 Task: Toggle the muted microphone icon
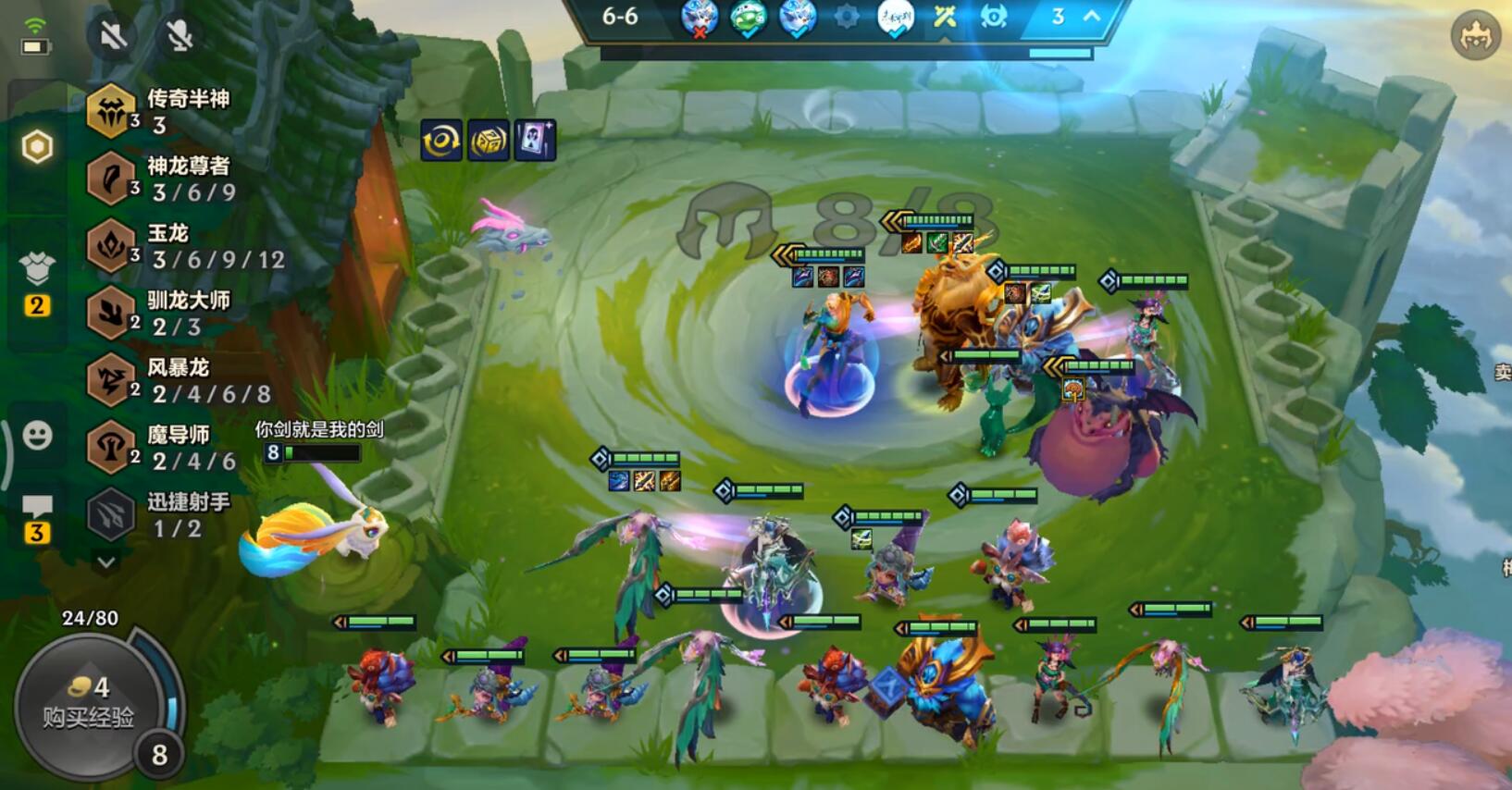[180, 36]
